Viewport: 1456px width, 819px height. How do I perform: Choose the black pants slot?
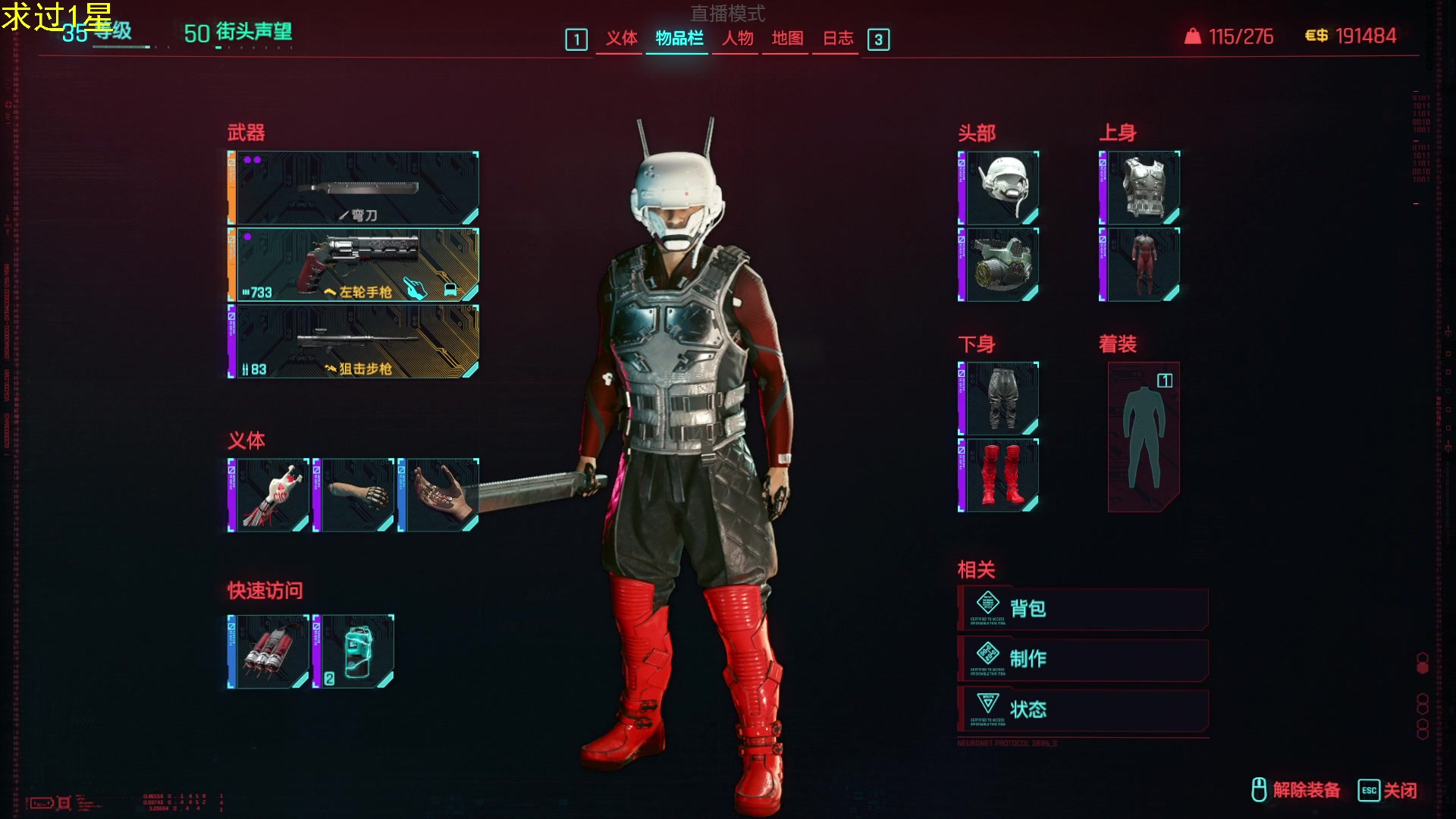click(x=999, y=399)
